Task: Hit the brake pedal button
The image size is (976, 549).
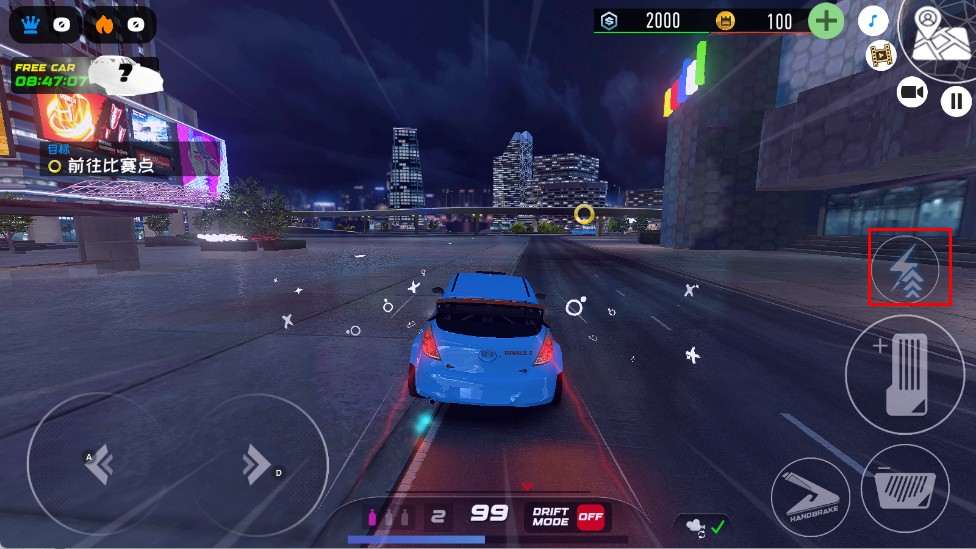Action: point(905,488)
